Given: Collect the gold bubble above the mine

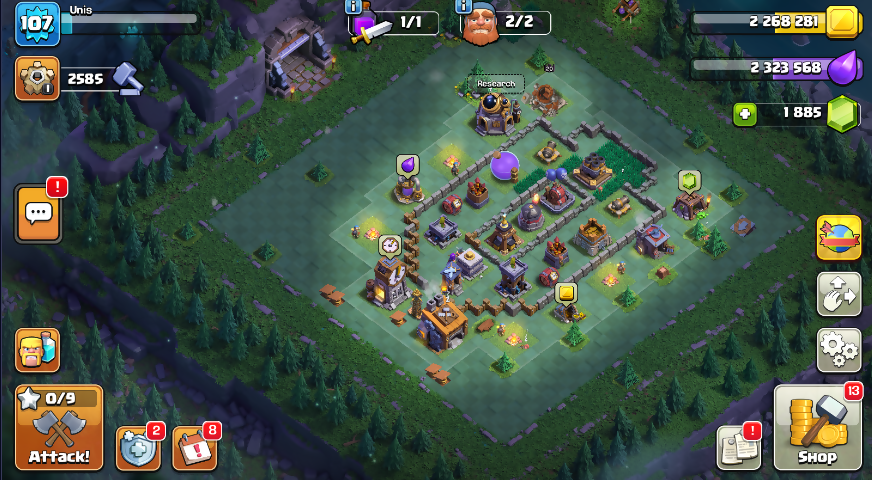Looking at the screenshot, I should point(566,293).
